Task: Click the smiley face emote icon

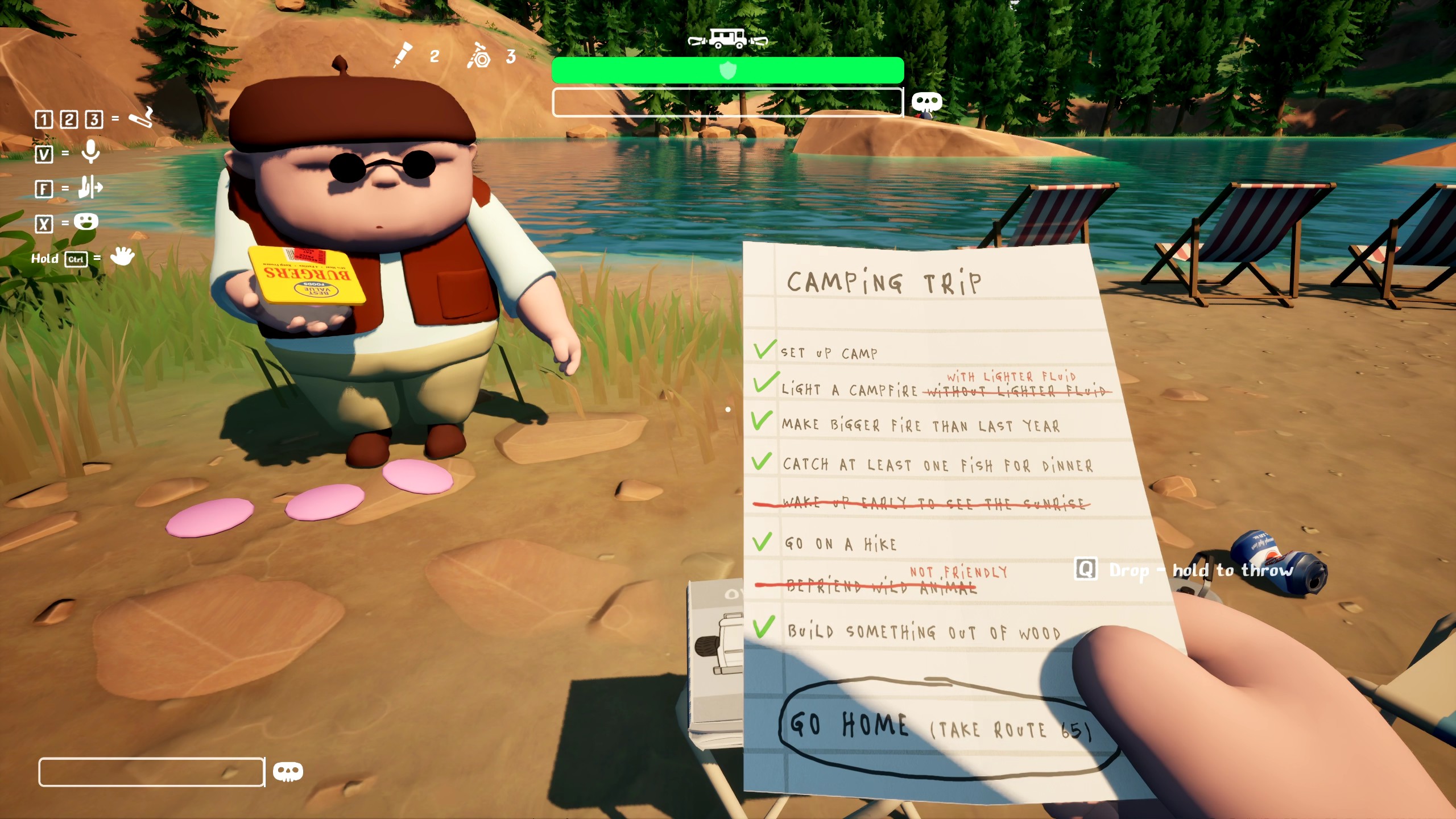Action: (86, 222)
